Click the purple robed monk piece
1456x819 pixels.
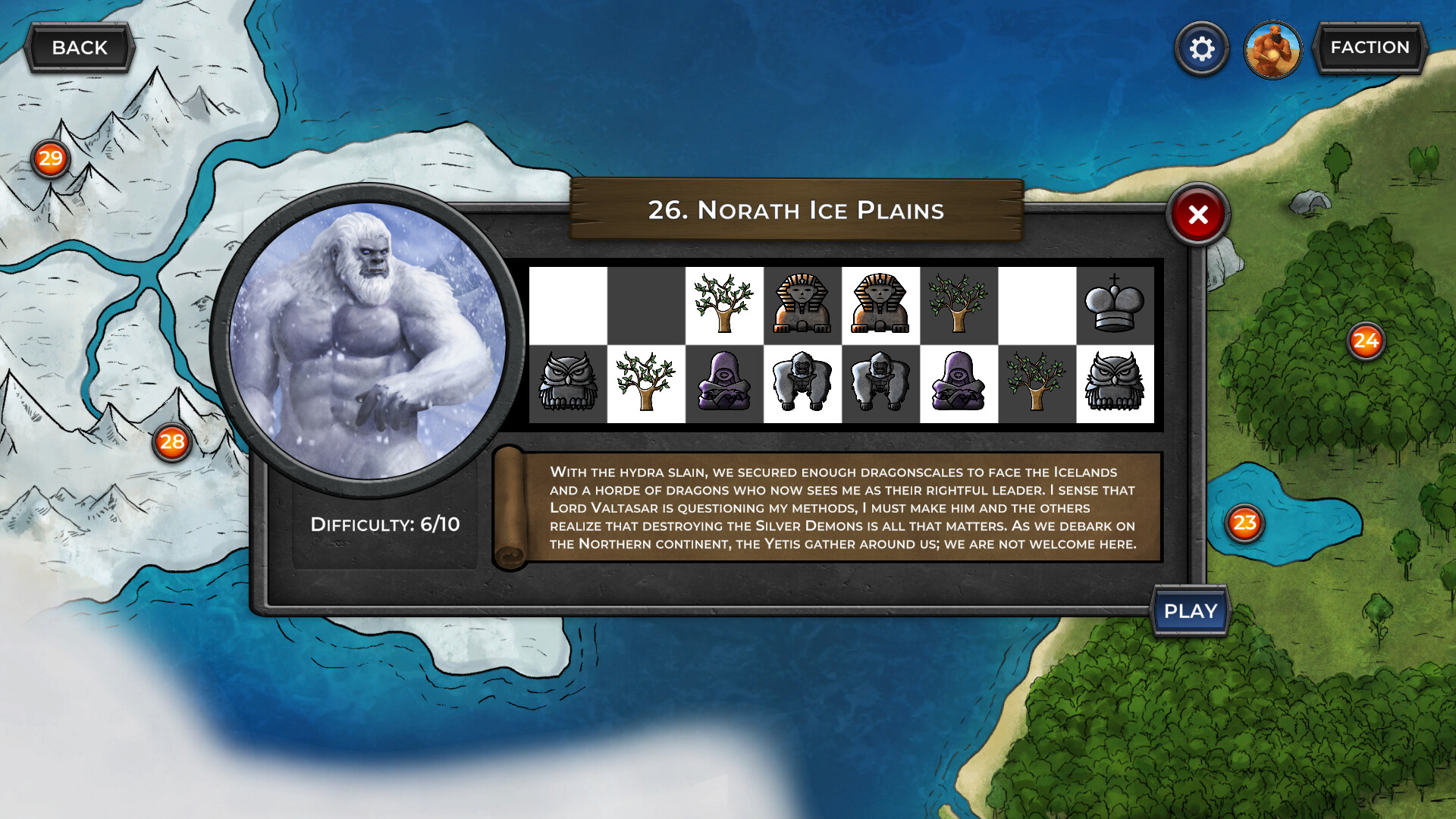[x=724, y=384]
